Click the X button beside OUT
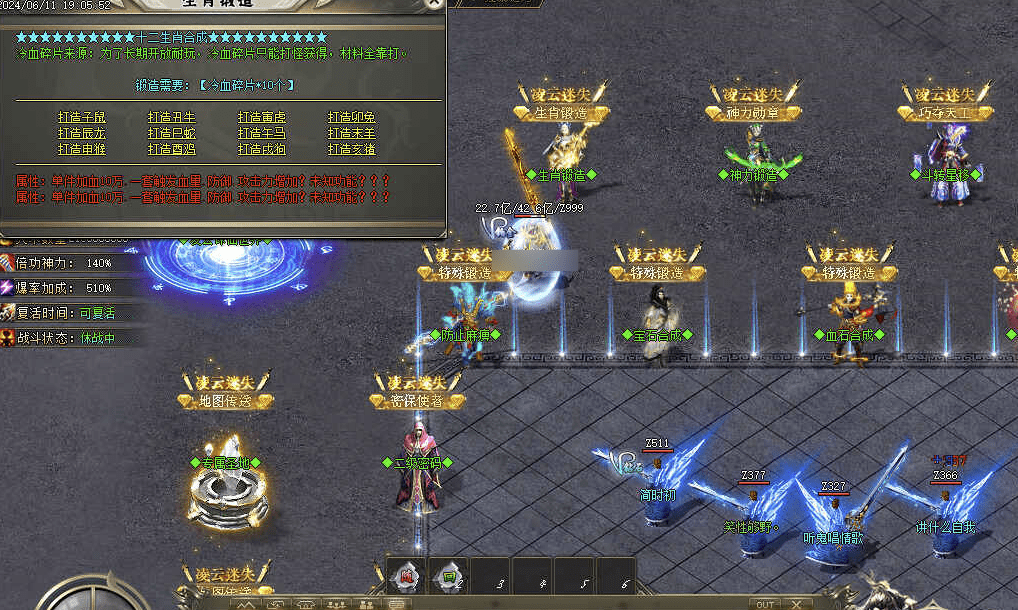Viewport: 1018px width, 610px height. click(x=797, y=604)
